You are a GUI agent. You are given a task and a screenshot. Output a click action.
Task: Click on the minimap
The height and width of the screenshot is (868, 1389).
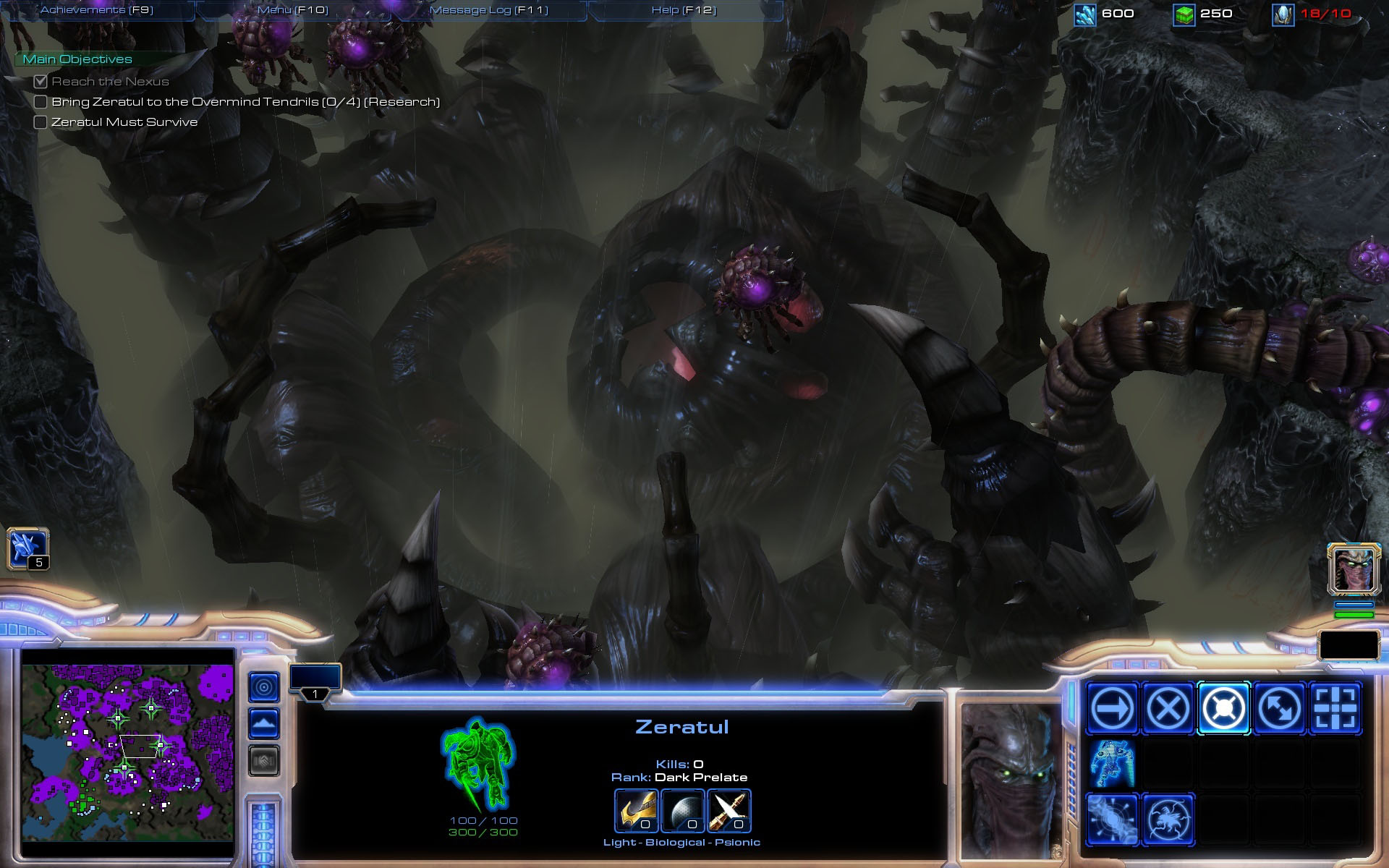(x=127, y=744)
